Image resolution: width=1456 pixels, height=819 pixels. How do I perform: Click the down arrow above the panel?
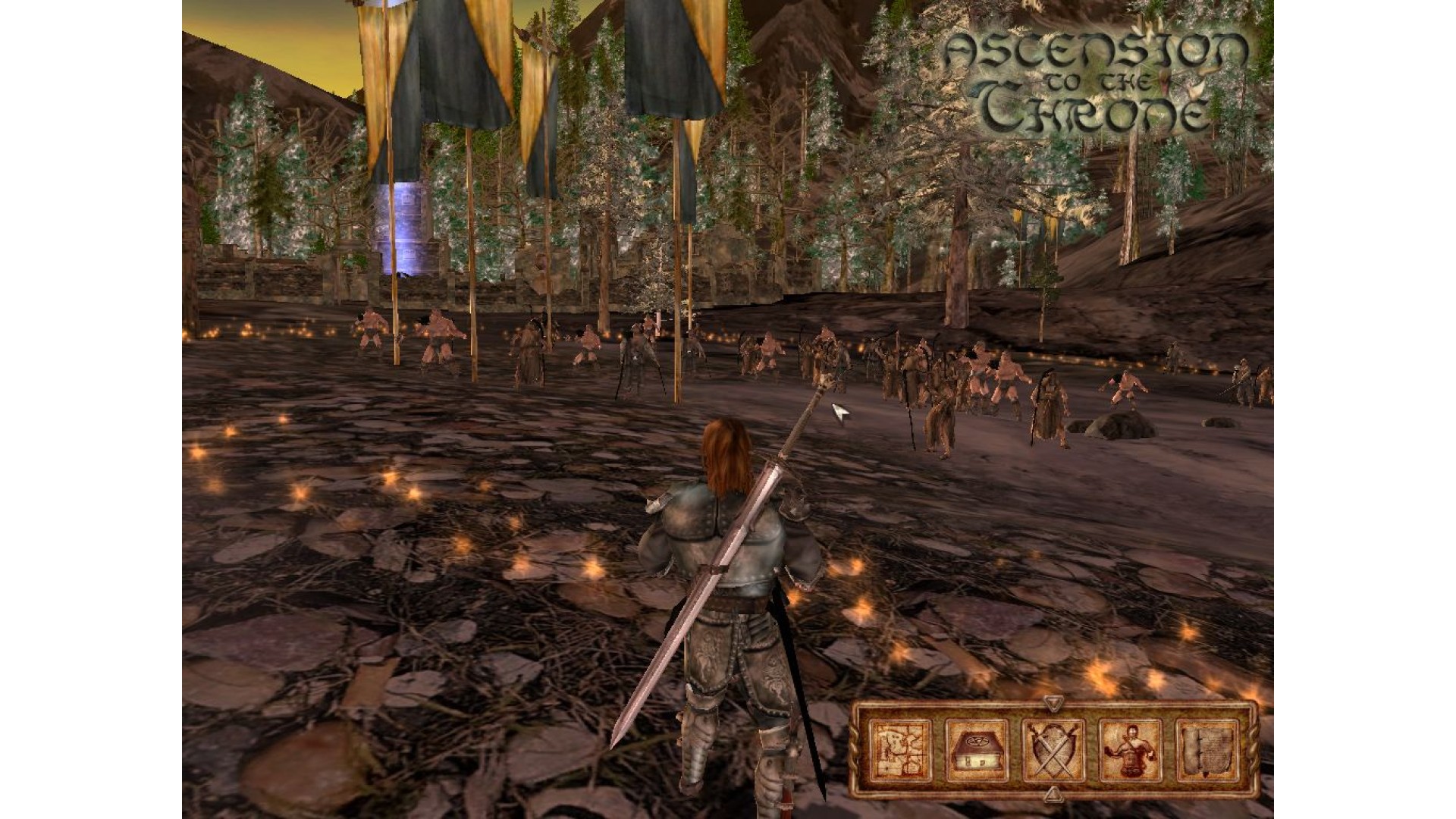(1052, 703)
